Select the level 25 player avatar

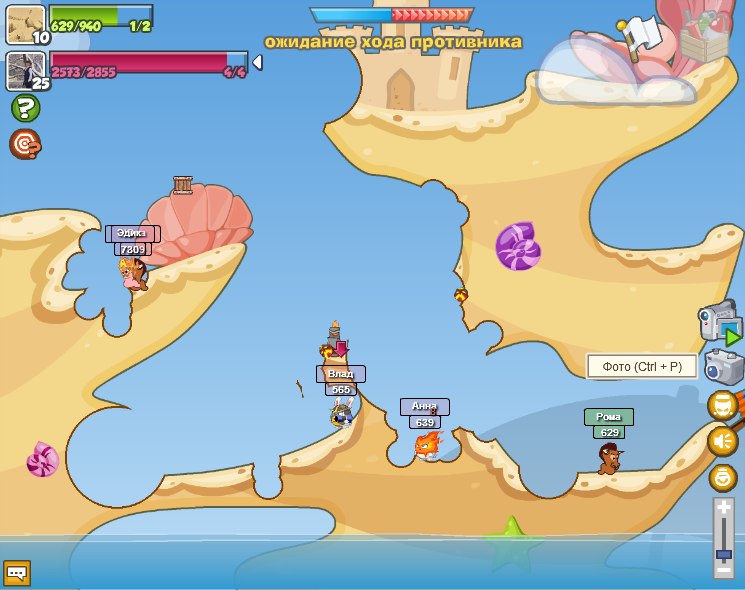click(25, 71)
